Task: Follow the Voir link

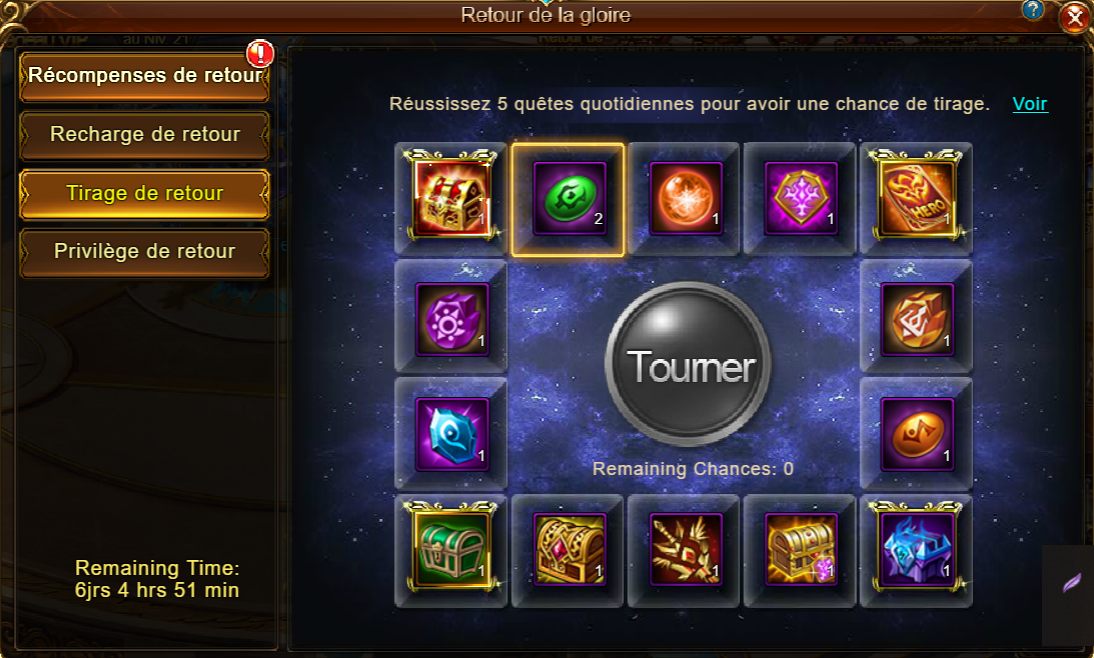Action: point(1030,104)
